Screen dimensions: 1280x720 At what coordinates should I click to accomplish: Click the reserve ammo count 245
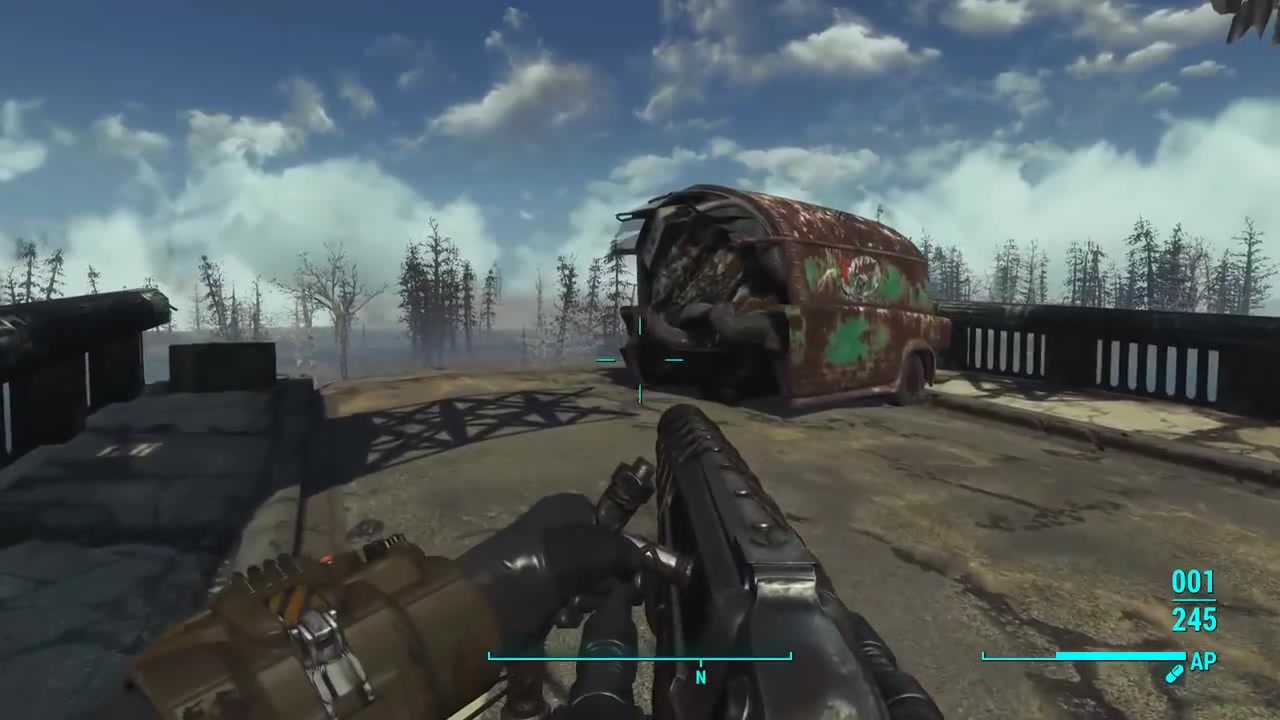1194,620
